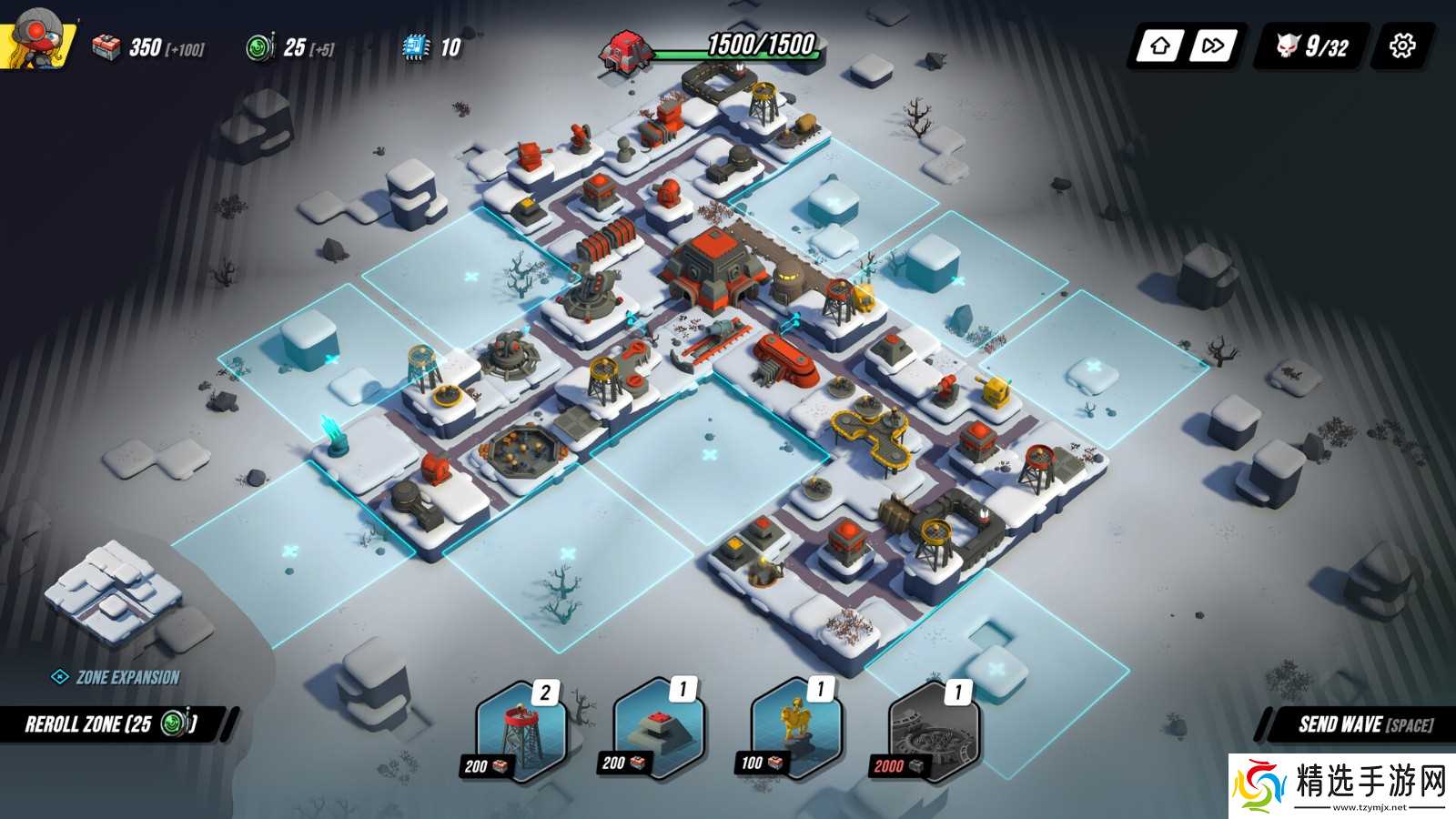The height and width of the screenshot is (819, 1456).
Task: Click the home arrow button
Action: click(1159, 45)
